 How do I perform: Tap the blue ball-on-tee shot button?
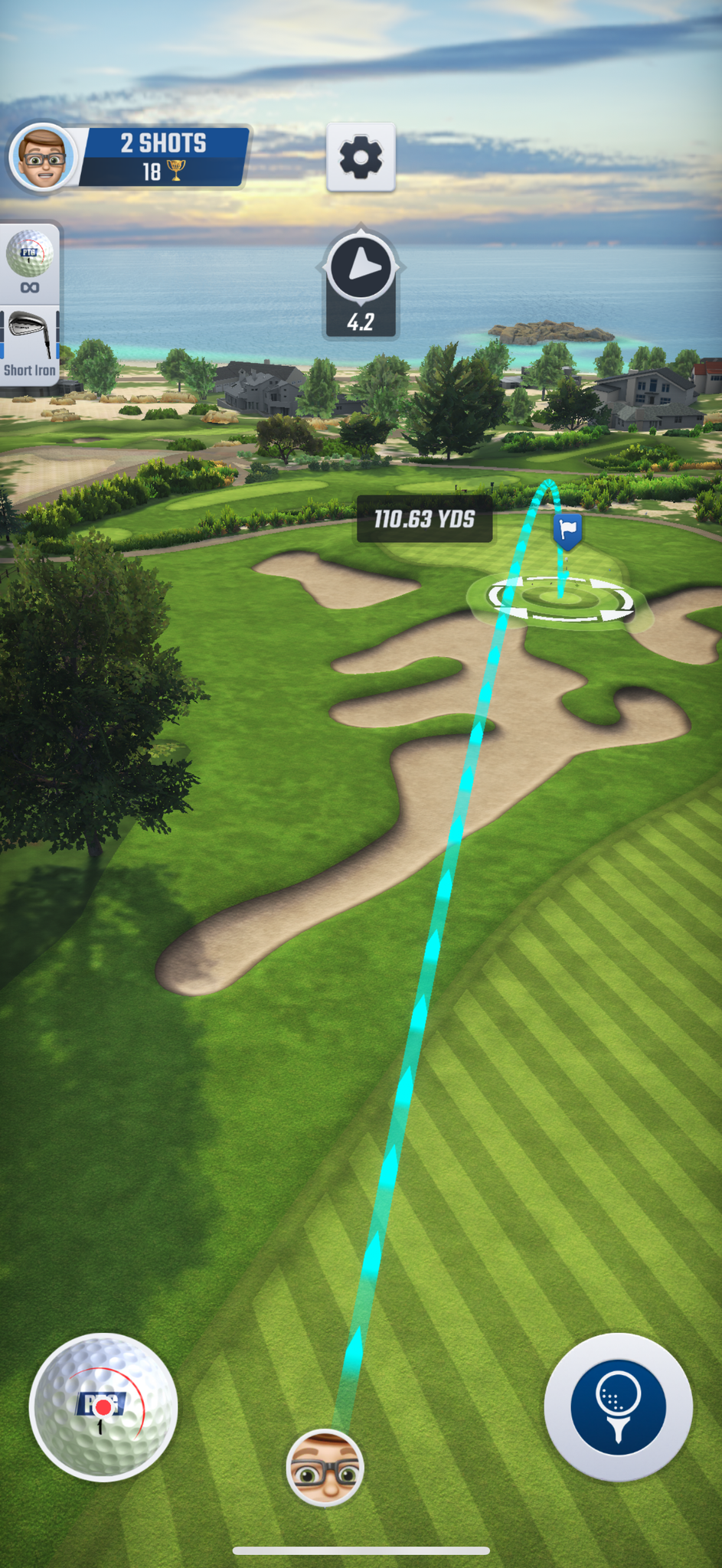618,1407
